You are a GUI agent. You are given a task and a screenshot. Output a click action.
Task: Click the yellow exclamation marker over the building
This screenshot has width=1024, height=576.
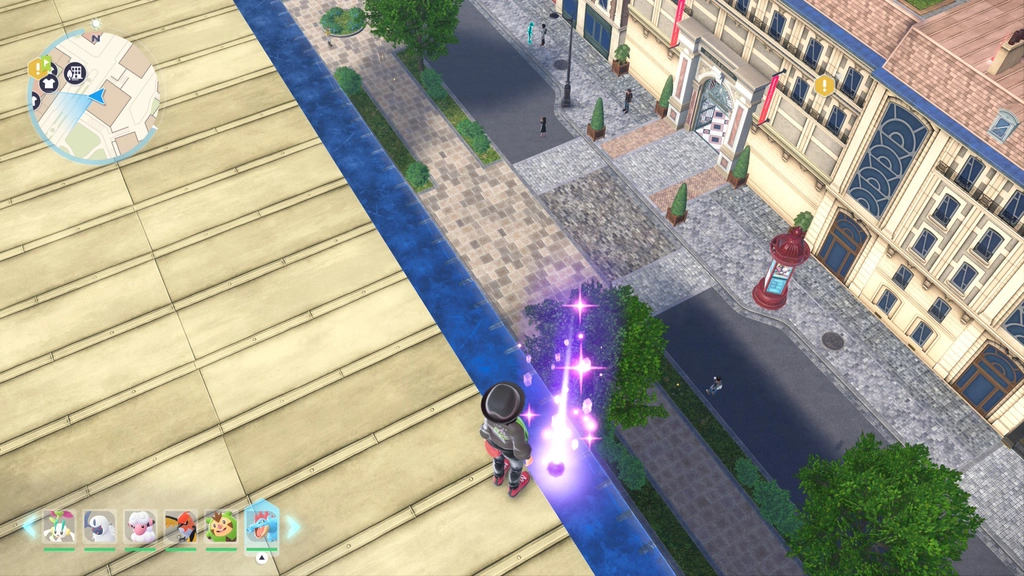point(824,85)
